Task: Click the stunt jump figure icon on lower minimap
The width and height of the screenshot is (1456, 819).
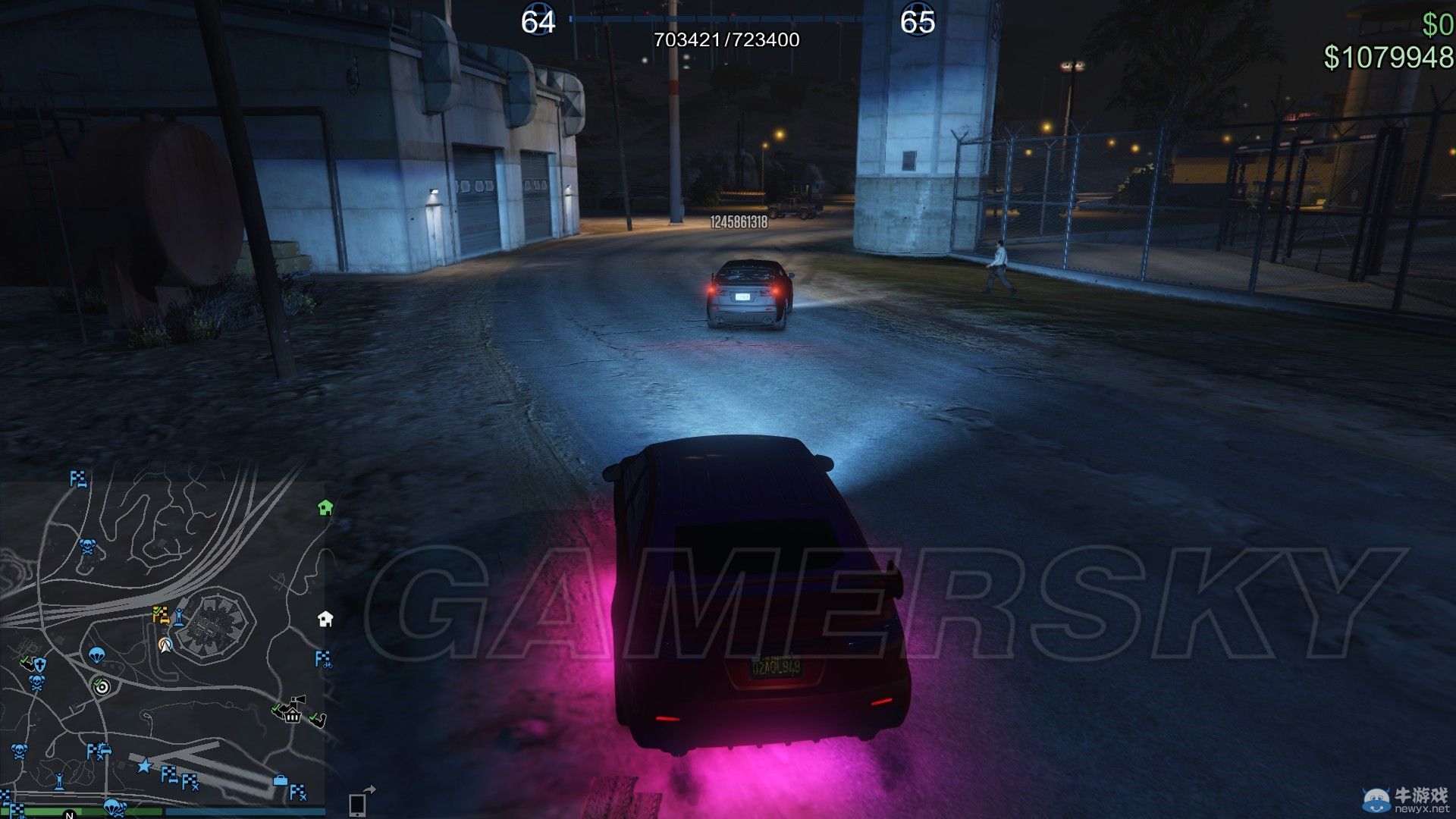Action: point(59,781)
